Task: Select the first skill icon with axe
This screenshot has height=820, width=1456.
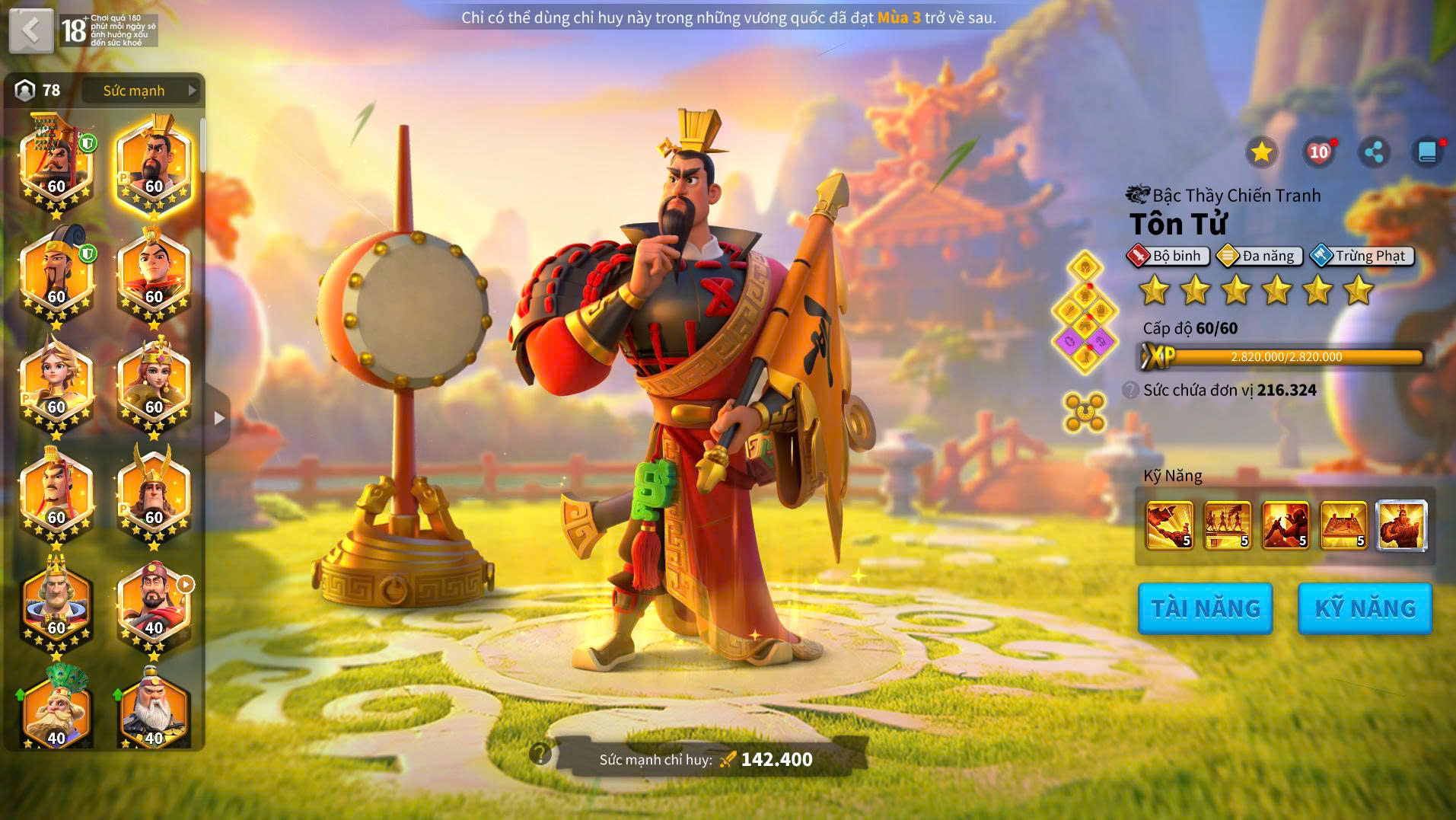Action: coord(1169,525)
